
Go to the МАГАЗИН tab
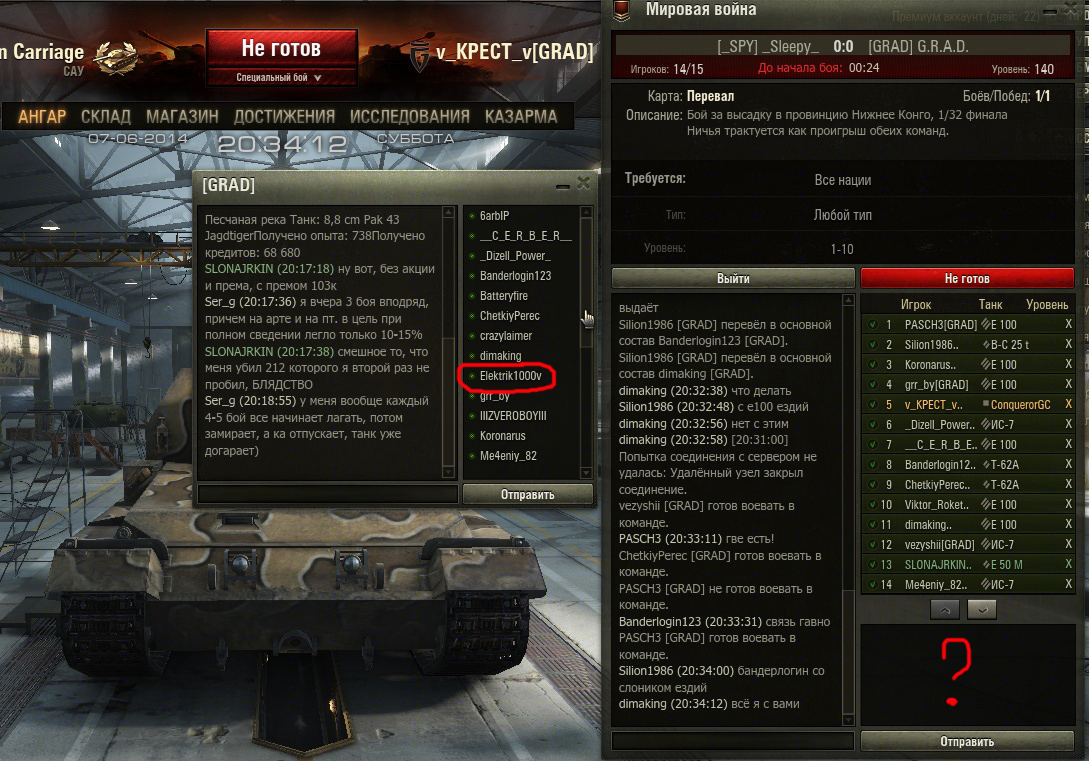[x=182, y=116]
